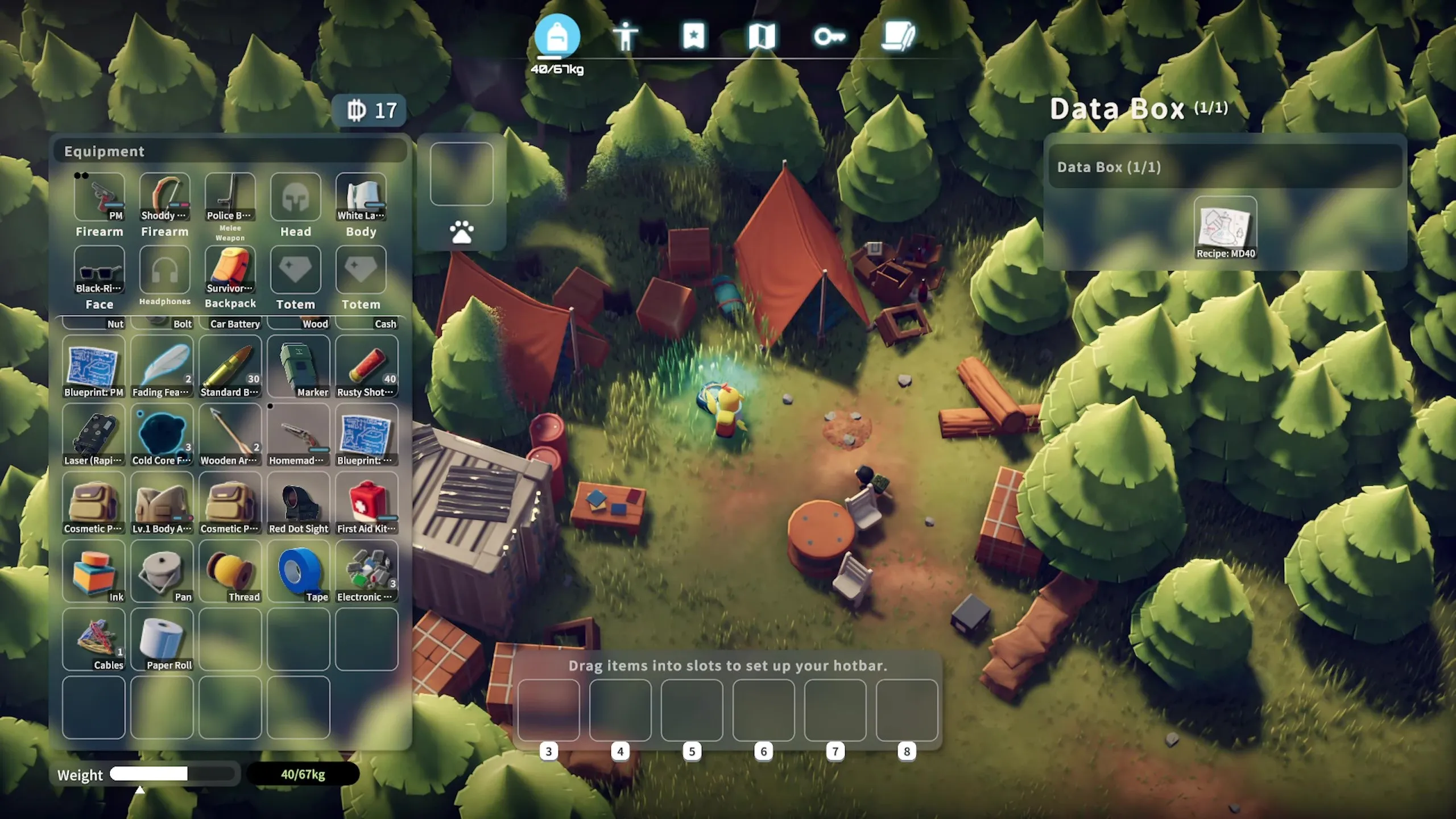The width and height of the screenshot is (1456, 819).
Task: Click the Rusty Shotgun shells stack
Action: pyautogui.click(x=367, y=366)
